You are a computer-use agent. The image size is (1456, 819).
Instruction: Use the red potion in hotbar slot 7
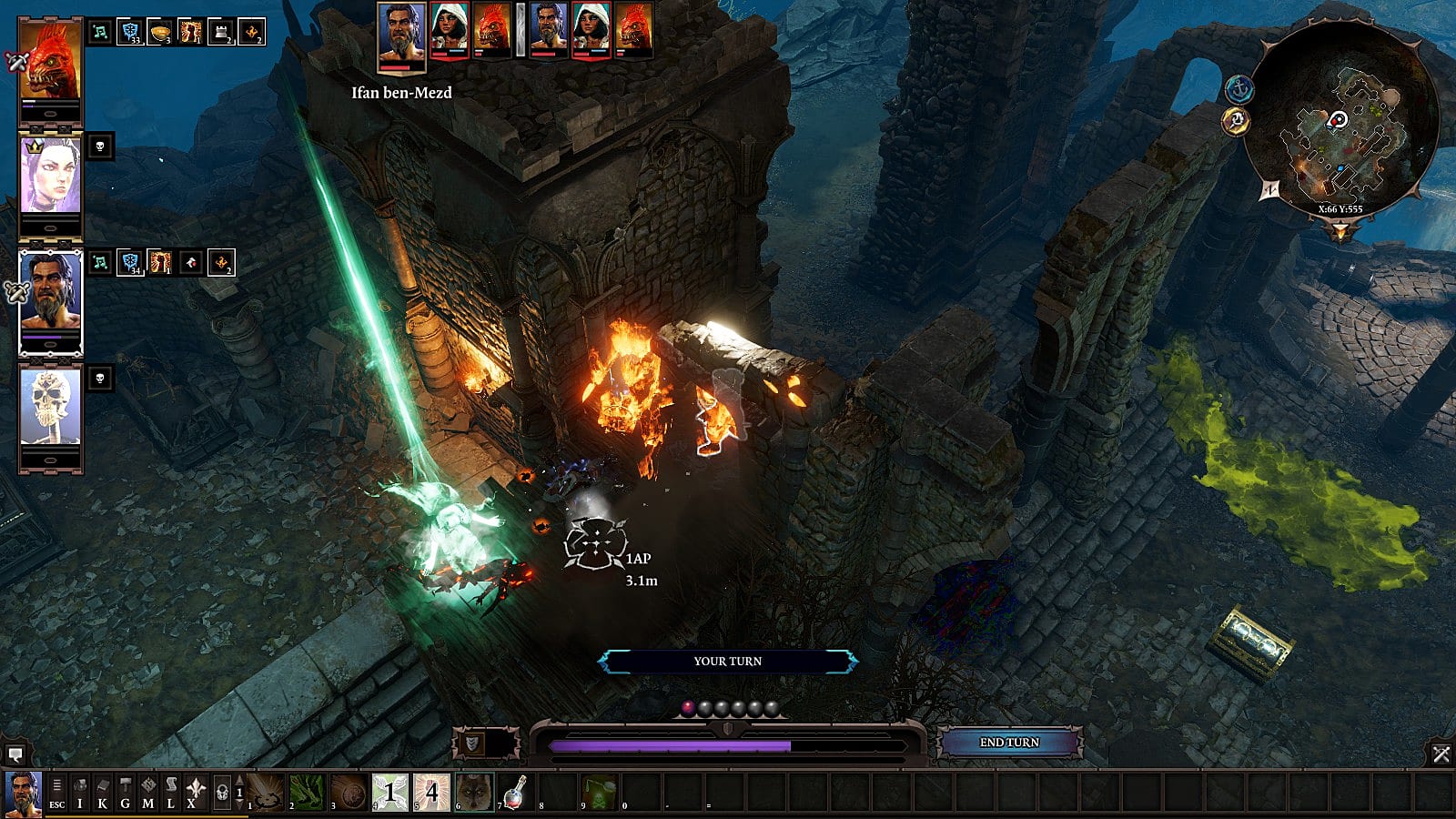tap(516, 793)
